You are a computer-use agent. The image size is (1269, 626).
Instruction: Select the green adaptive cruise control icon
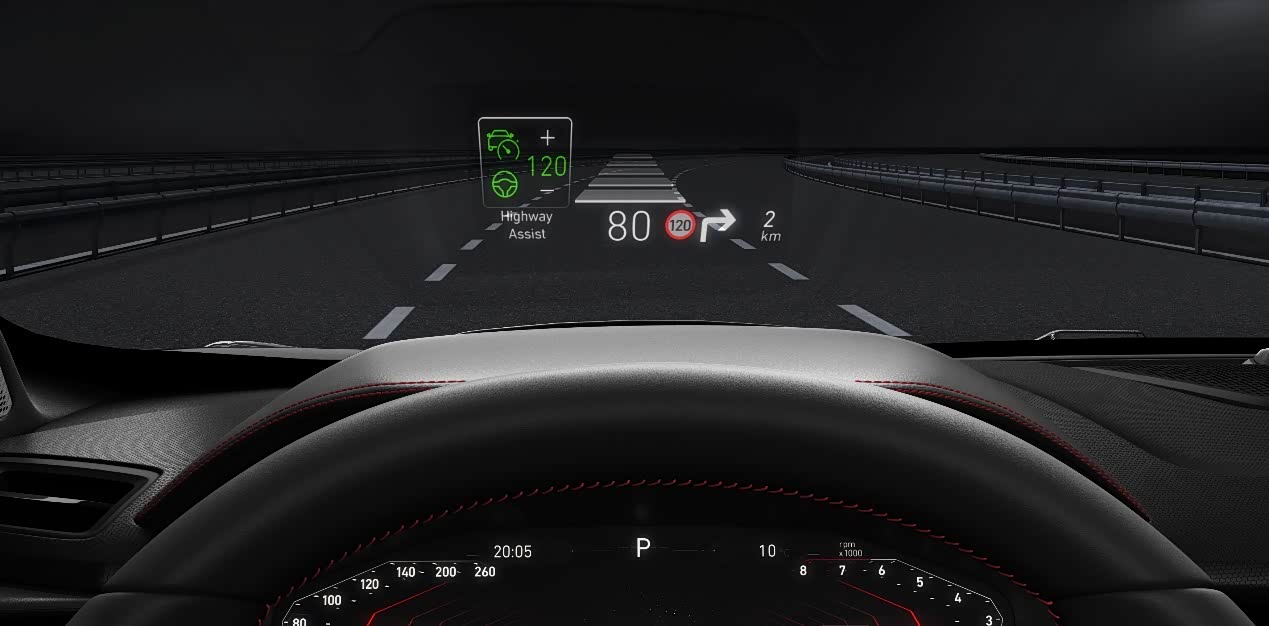503,145
